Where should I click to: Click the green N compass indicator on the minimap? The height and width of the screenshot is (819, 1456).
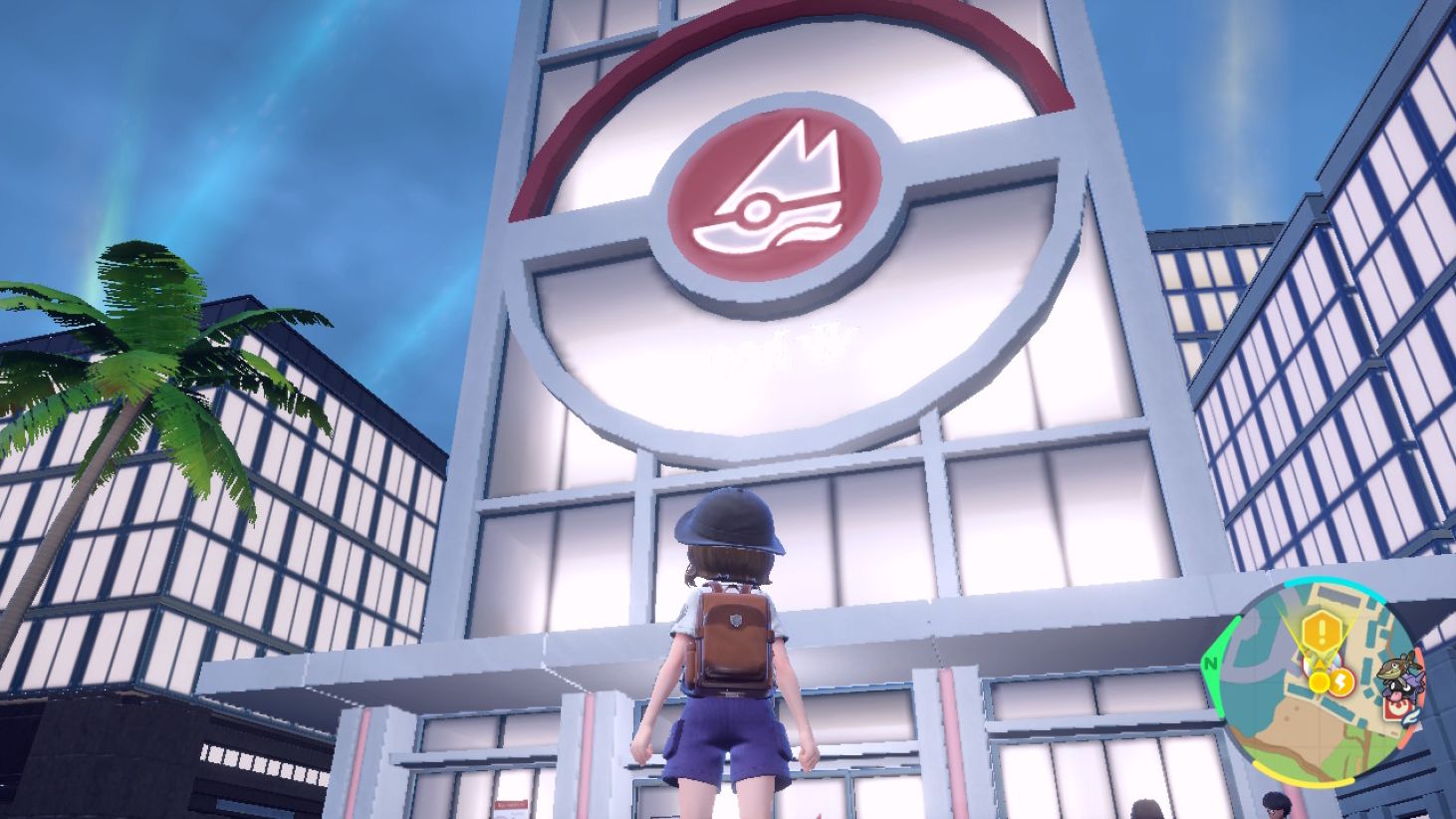coord(1212,664)
